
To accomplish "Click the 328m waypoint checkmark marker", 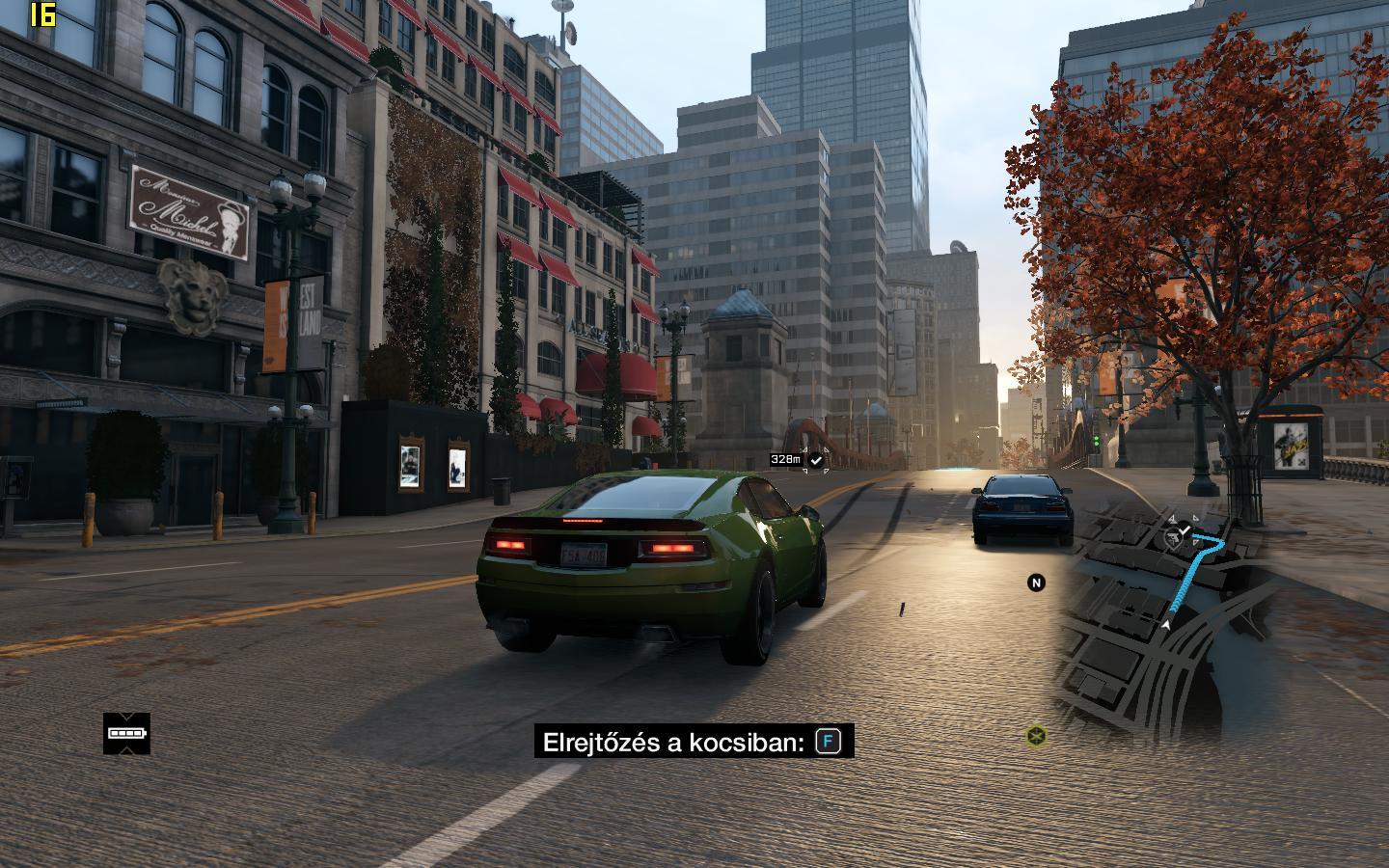I will [x=816, y=460].
